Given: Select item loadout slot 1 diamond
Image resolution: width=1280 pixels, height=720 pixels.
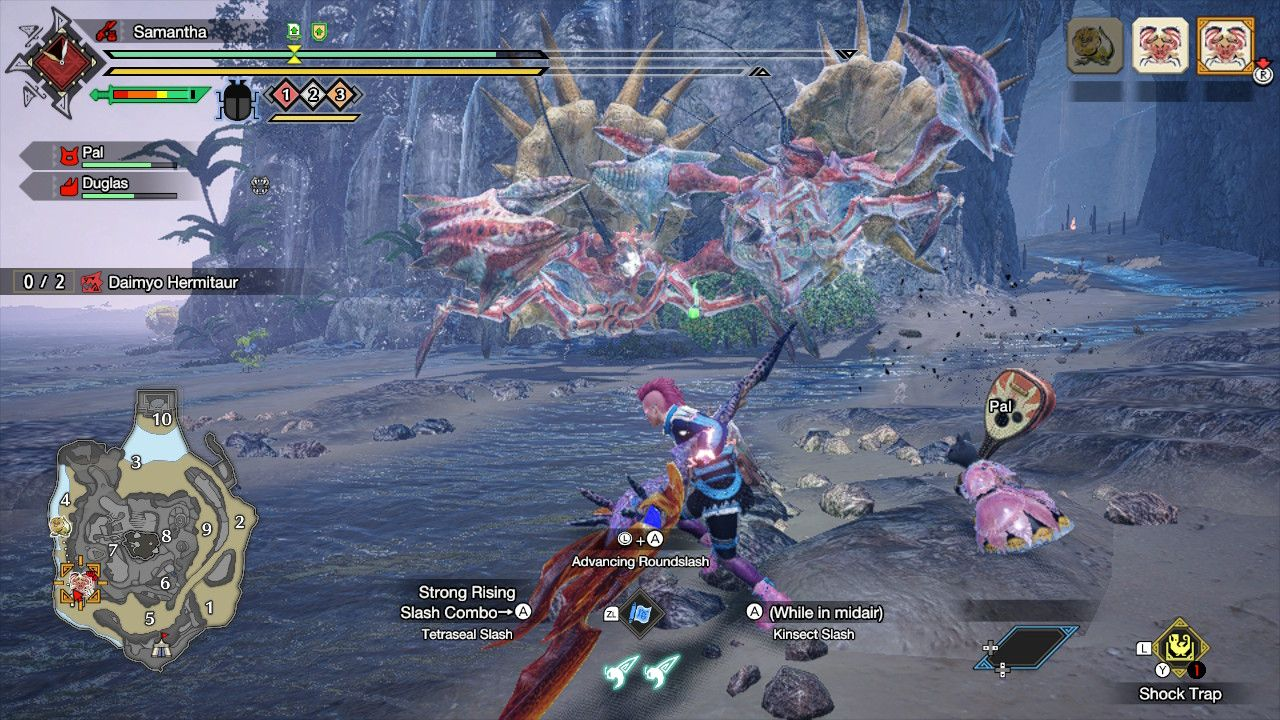Looking at the screenshot, I should [285, 92].
